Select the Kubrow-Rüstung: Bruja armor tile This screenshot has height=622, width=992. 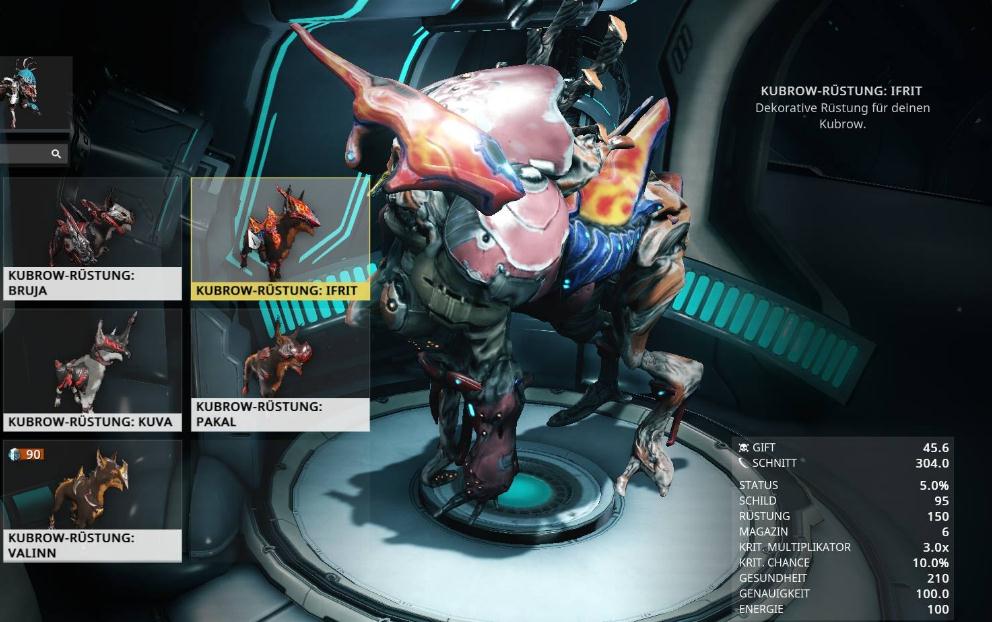(92, 238)
